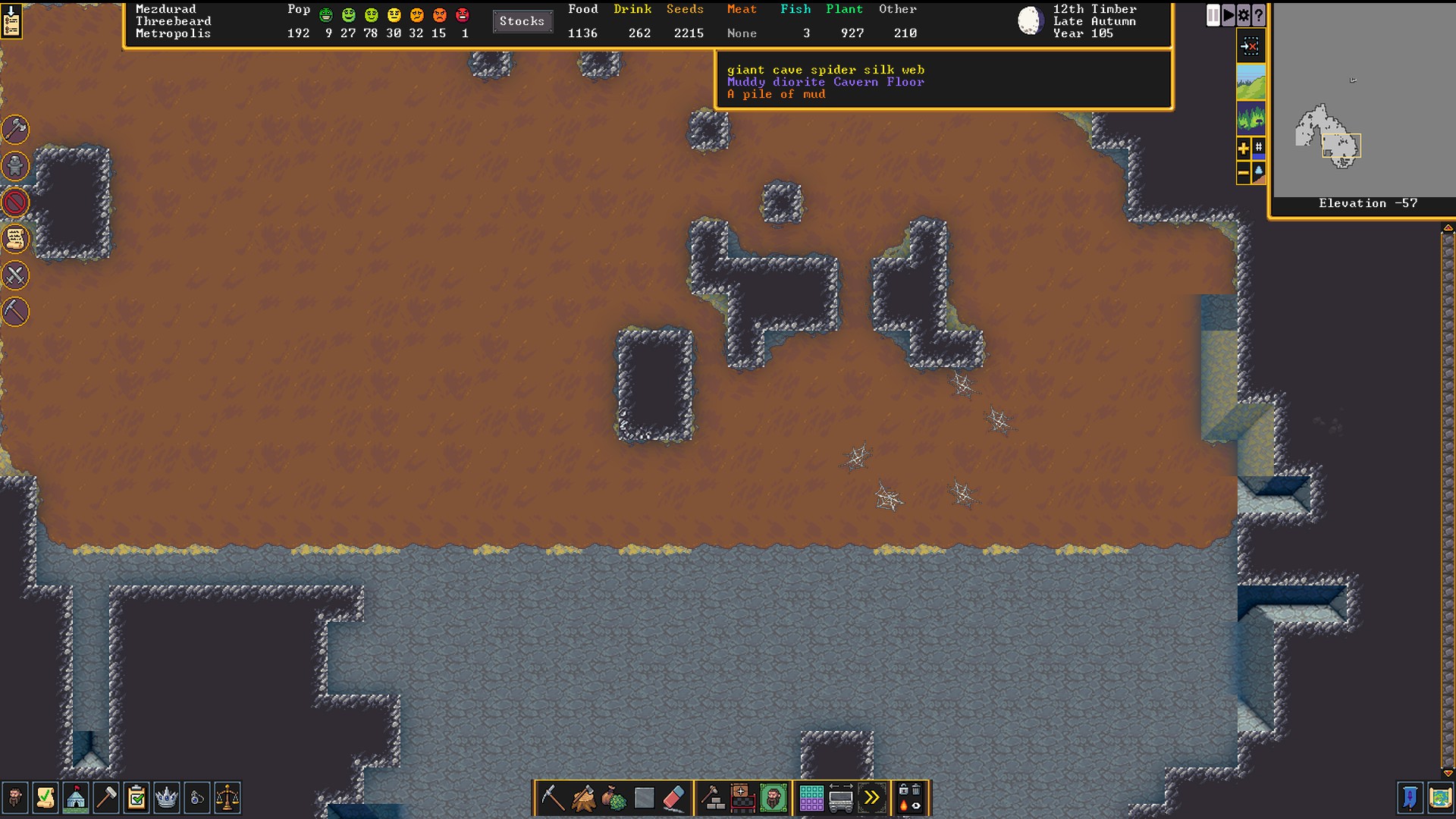Open the justice scales screen

(x=227, y=798)
